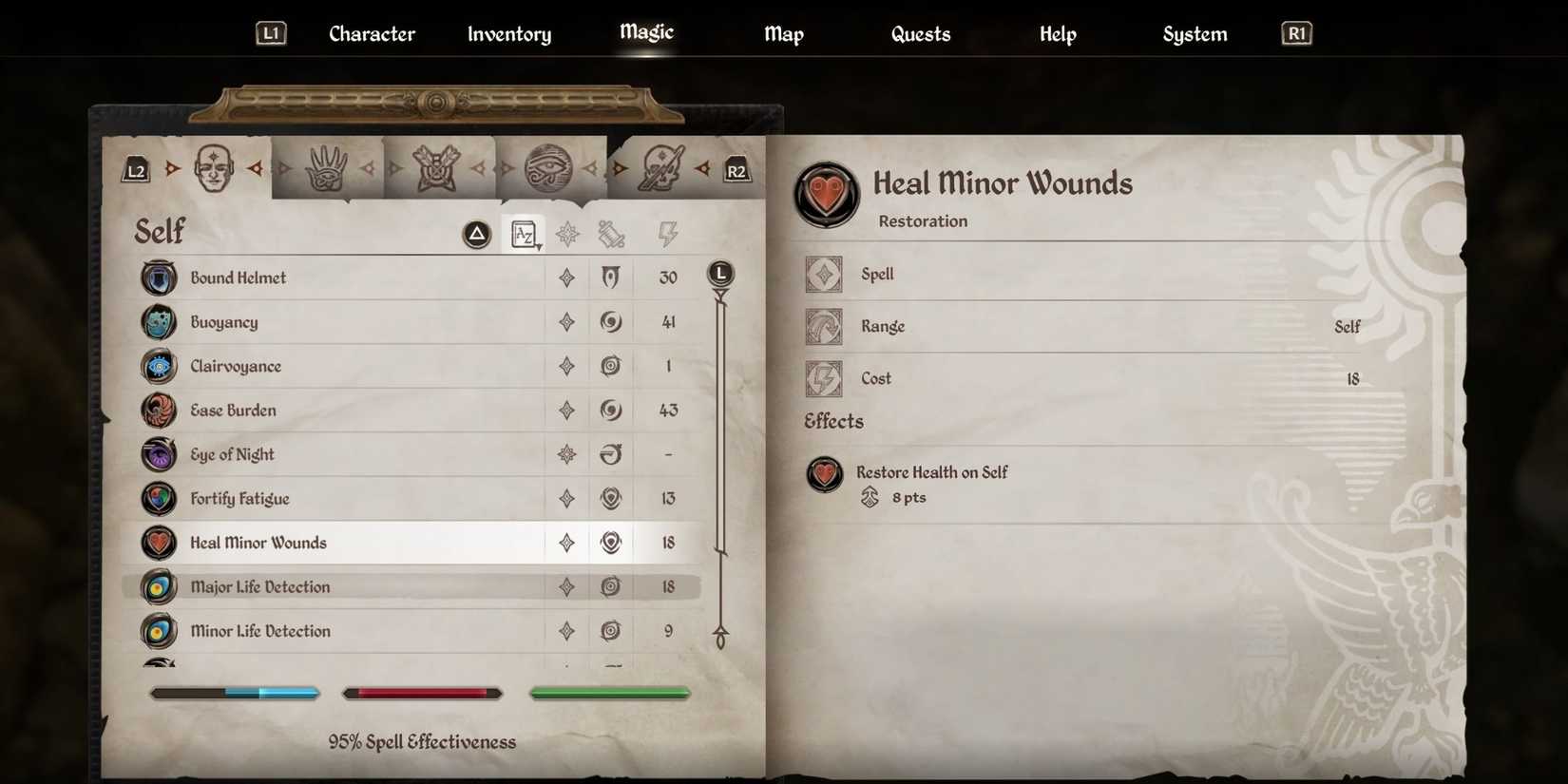This screenshot has height=784, width=1568.
Task: Click the Restore Health on Self effect icon
Action: click(824, 475)
